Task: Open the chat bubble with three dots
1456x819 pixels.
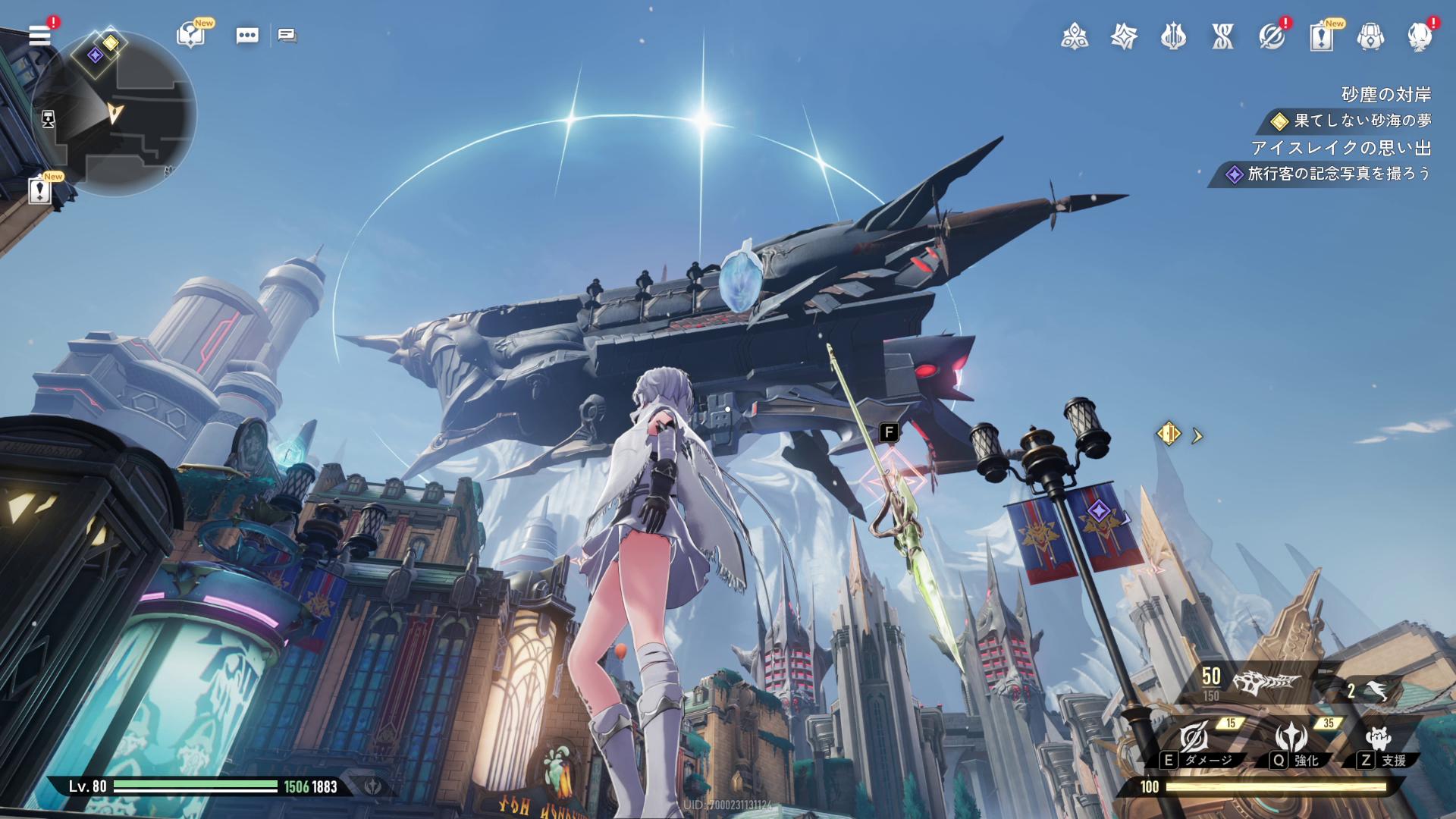Action: 247,36
